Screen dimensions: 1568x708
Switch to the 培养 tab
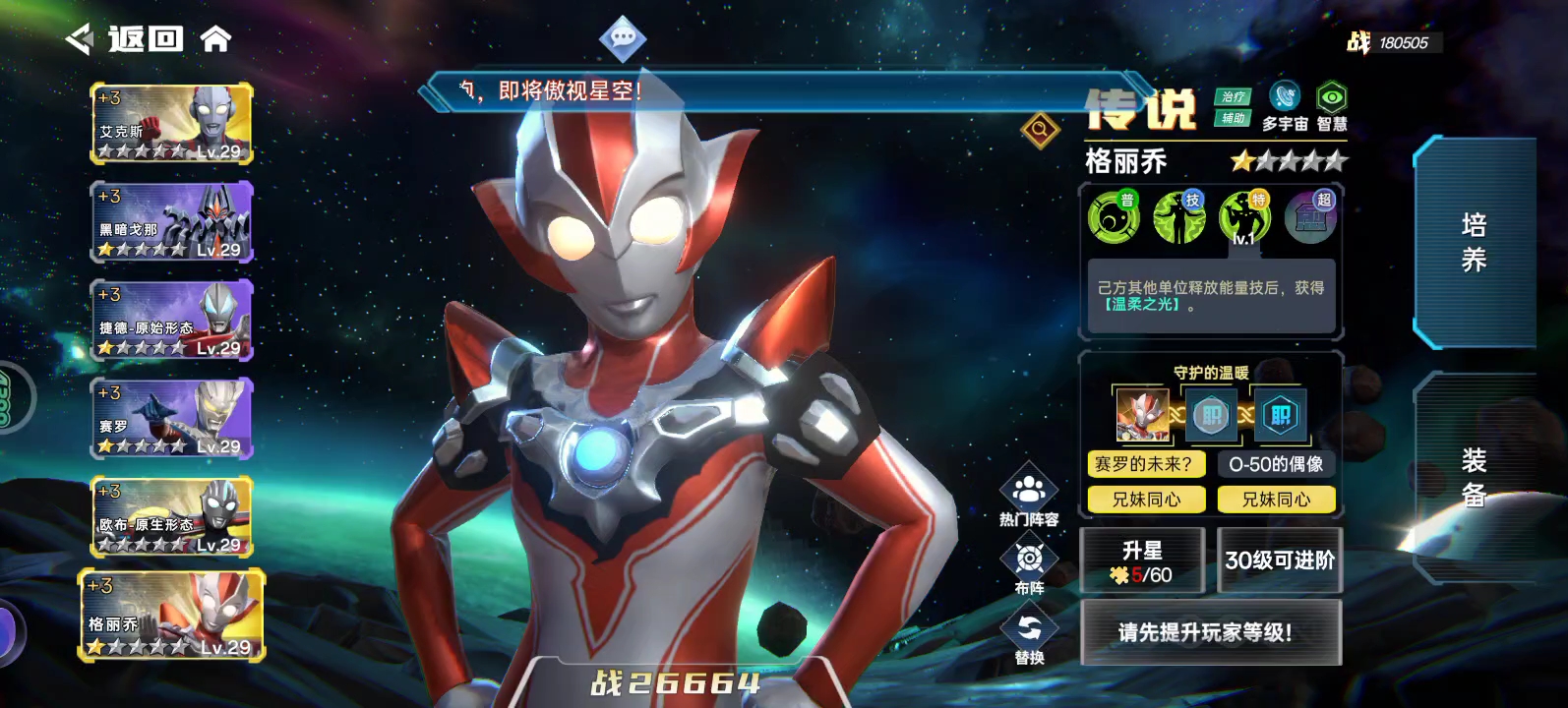(1474, 243)
